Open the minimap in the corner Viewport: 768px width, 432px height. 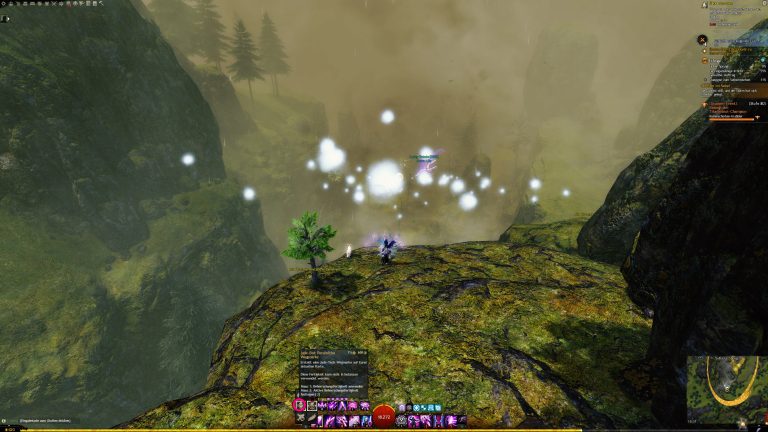click(x=727, y=388)
